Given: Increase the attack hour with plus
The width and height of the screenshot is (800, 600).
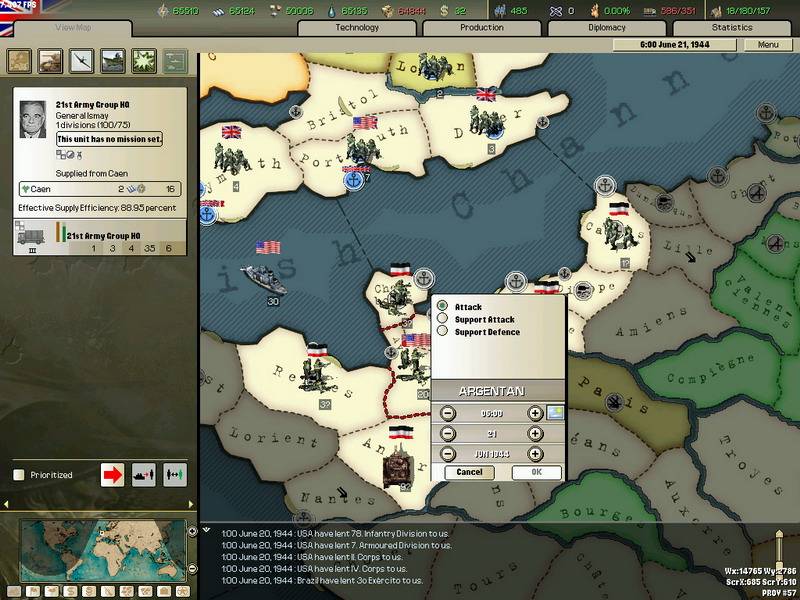Looking at the screenshot, I should (x=535, y=413).
